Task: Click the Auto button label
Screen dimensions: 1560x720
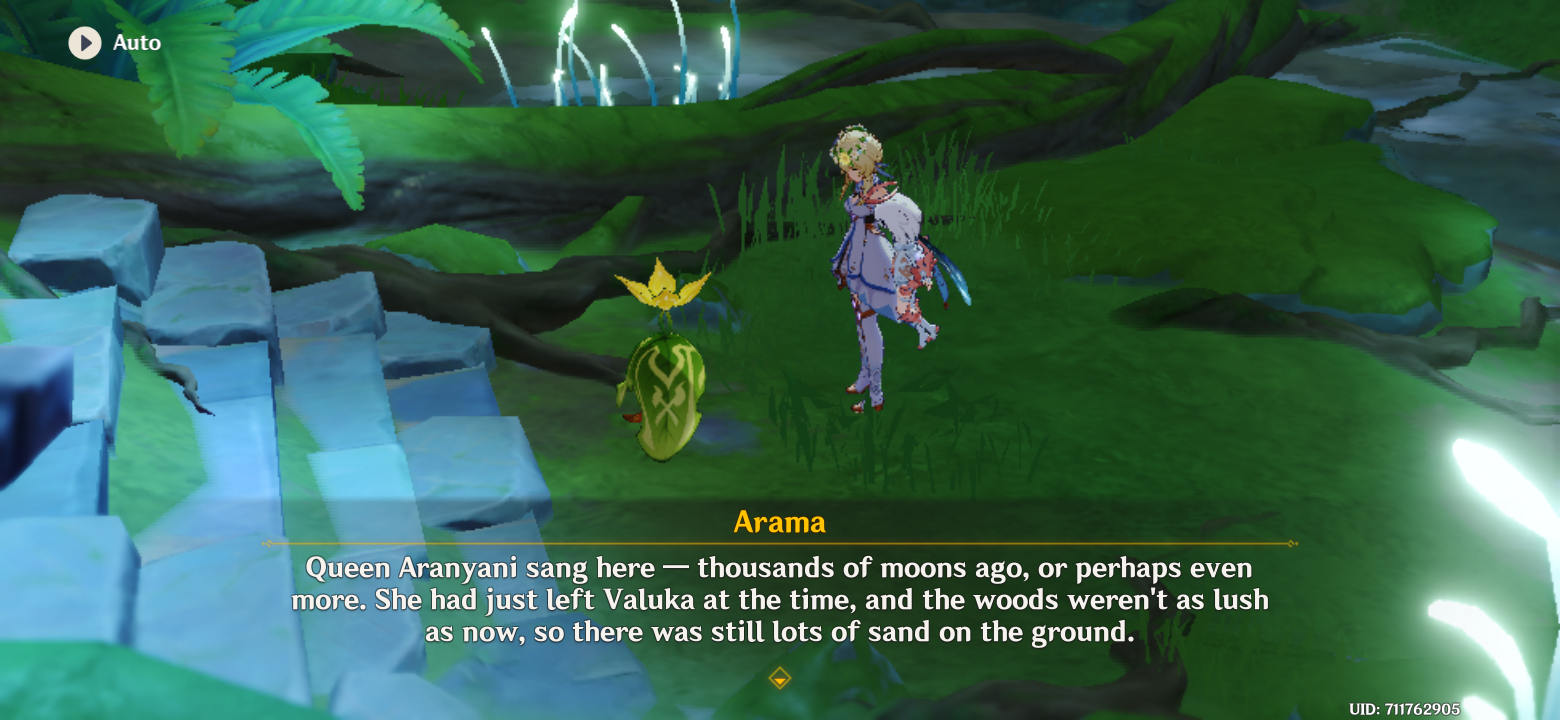Action: coord(138,43)
